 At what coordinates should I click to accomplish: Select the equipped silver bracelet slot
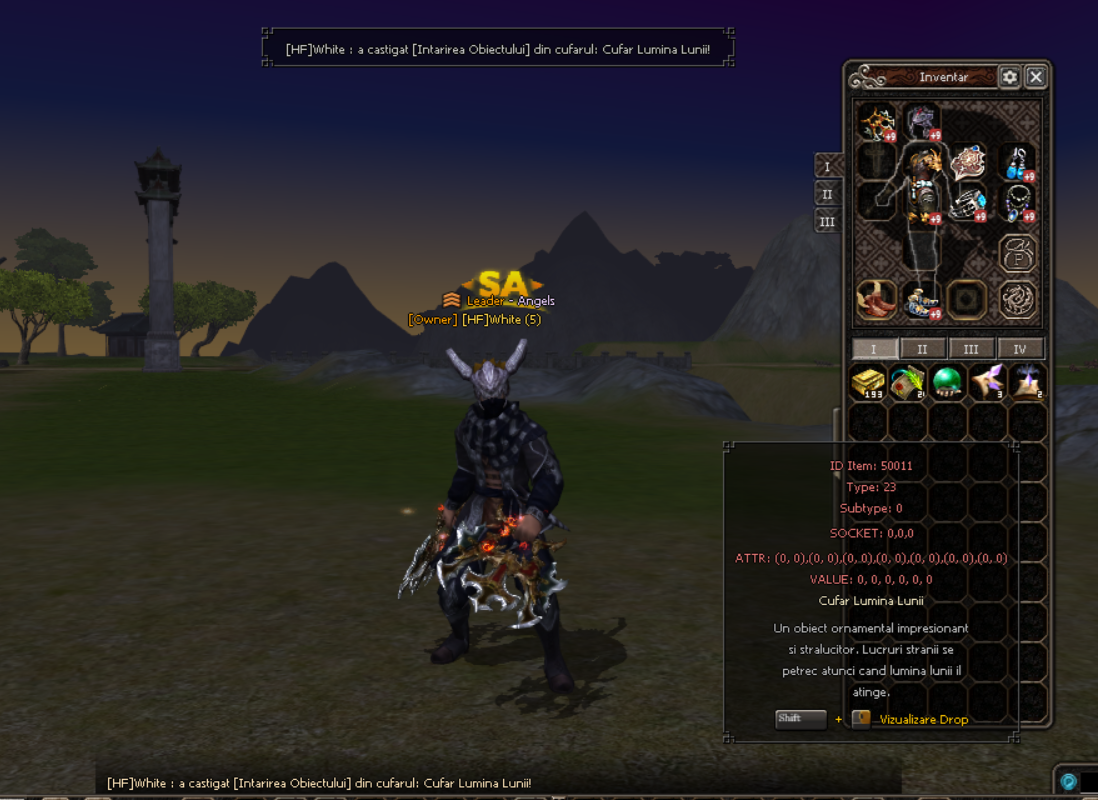coord(968,204)
